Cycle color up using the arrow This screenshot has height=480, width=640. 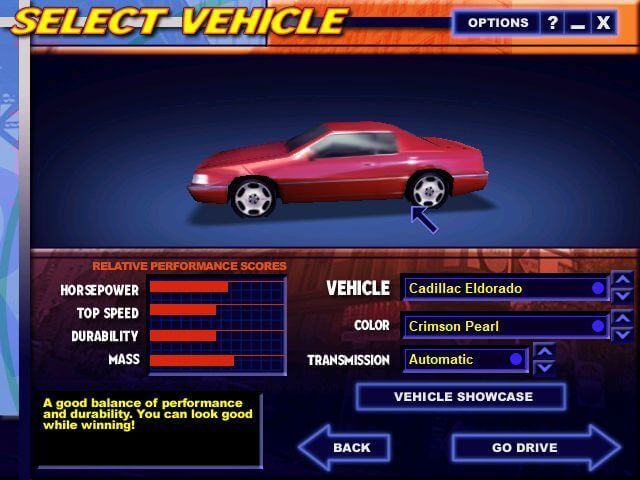click(622, 318)
